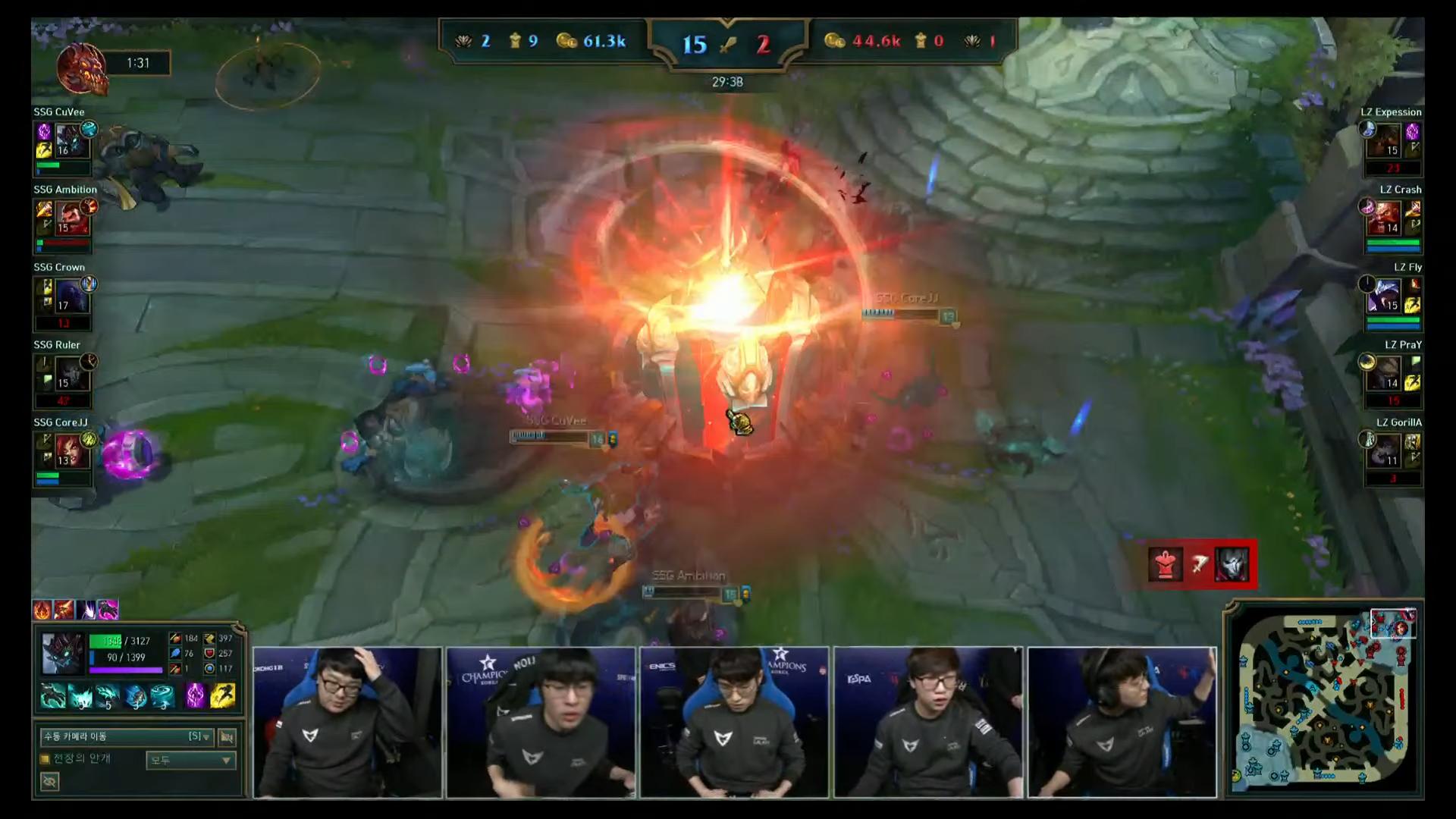This screenshot has height=819, width=1456.
Task: Select the purple Teleport summoner spell icon
Action: click(195, 695)
